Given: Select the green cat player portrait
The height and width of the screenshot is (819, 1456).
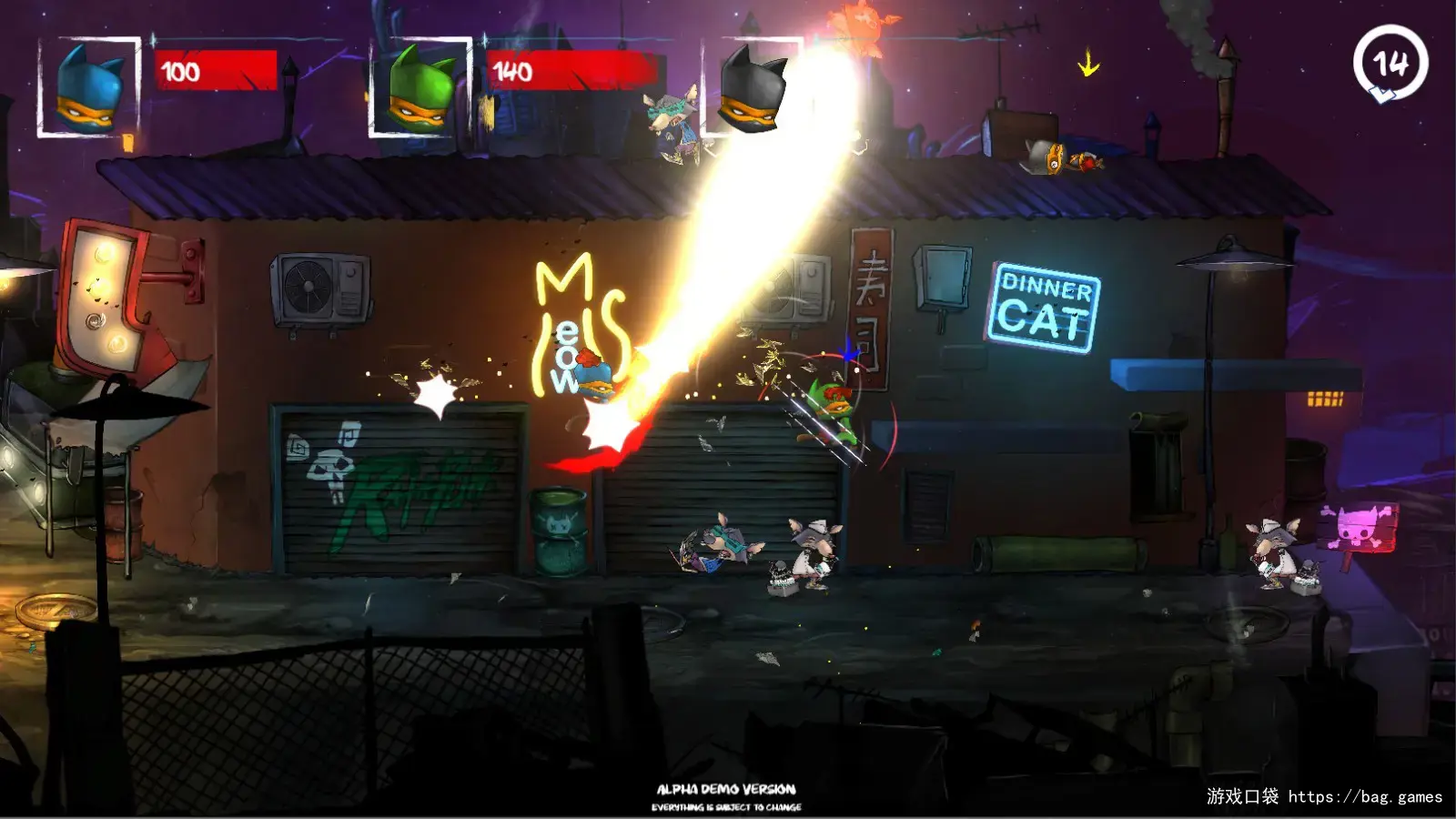Looking at the screenshot, I should (420, 88).
